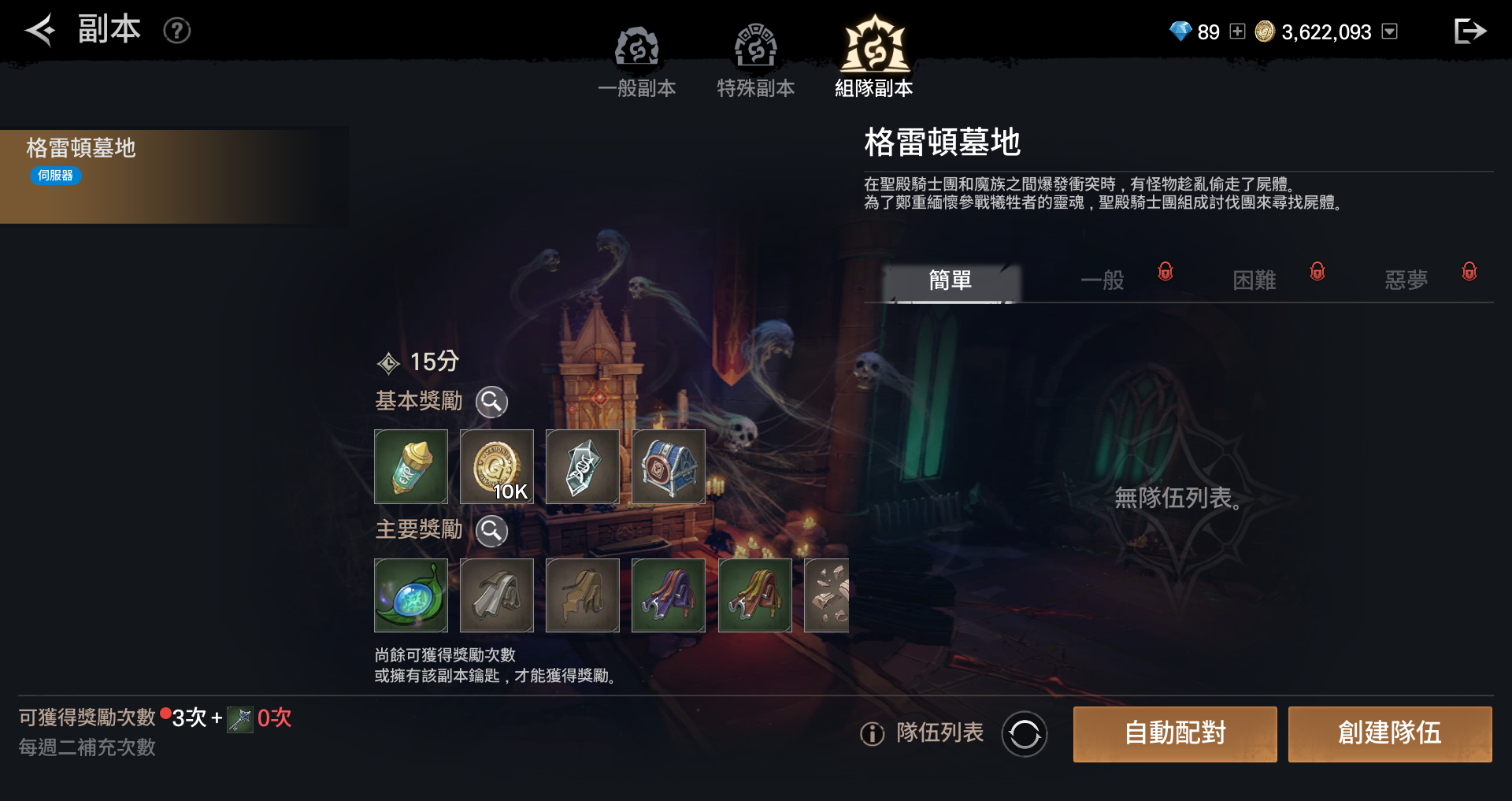1512x801 pixels.
Task: Expand the gold currency dropdown arrow
Action: 1390,32
